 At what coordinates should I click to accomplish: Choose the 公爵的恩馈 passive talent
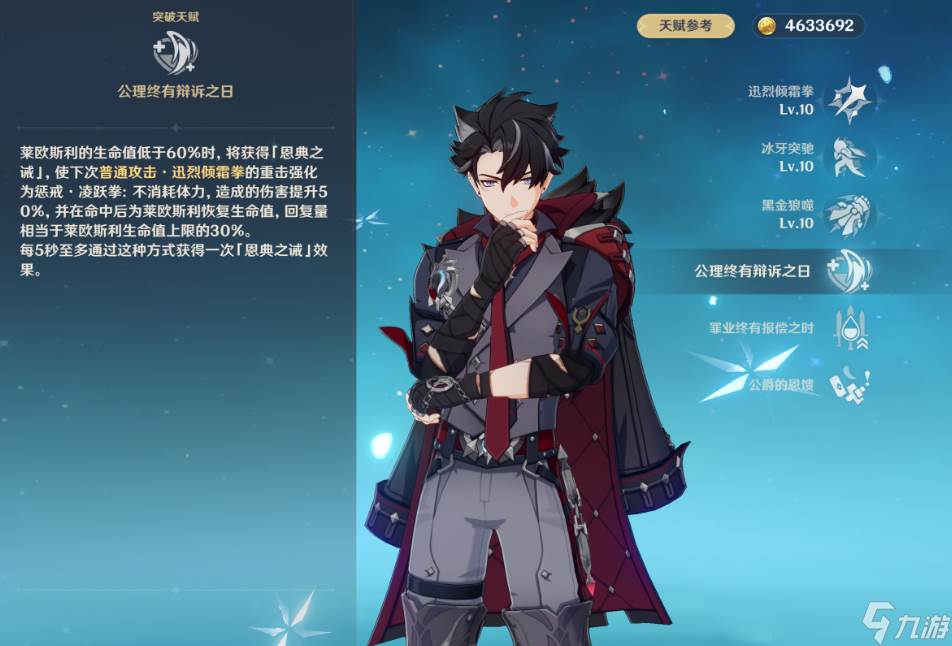click(850, 385)
